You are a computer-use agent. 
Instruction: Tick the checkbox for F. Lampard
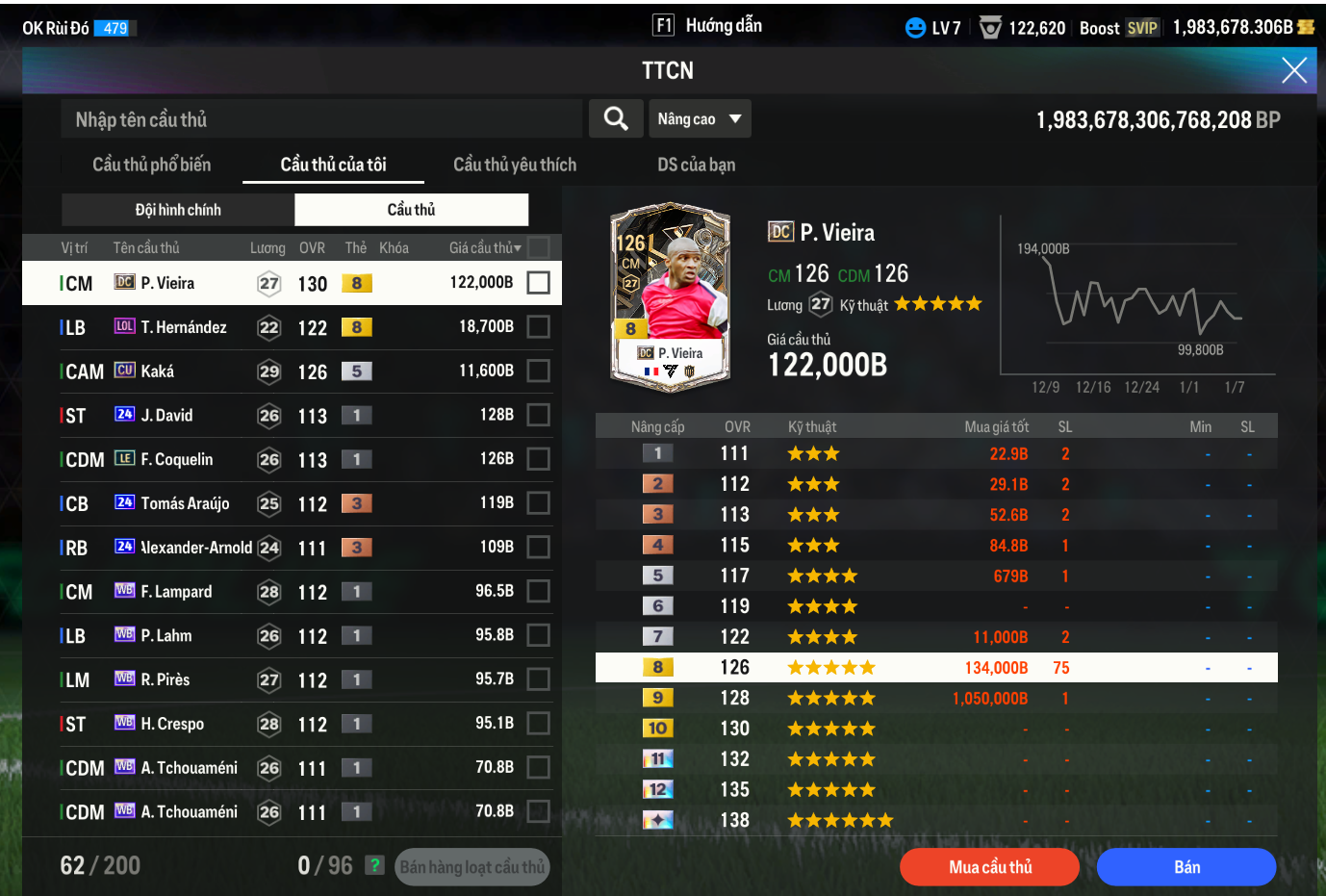[x=539, y=591]
